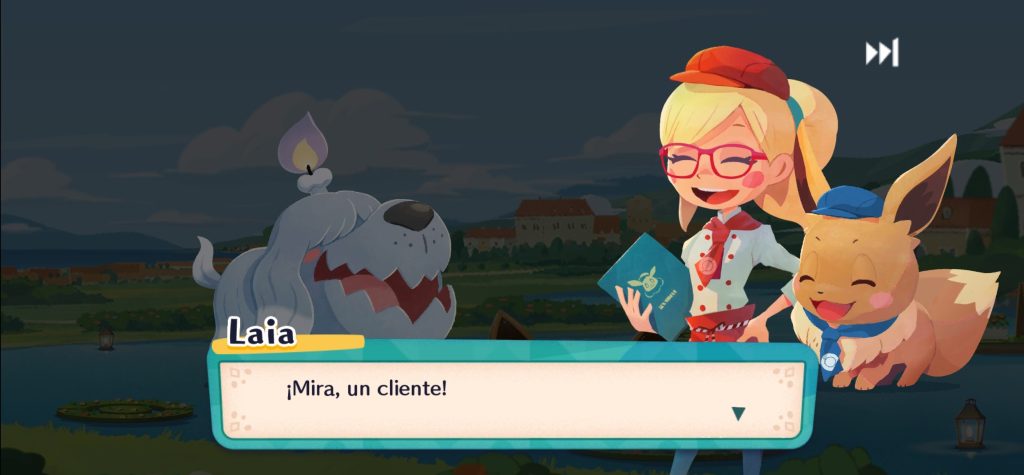Skip the cutscene with the fast-forward icon
This screenshot has height=475, width=1024.
pos(881,53)
